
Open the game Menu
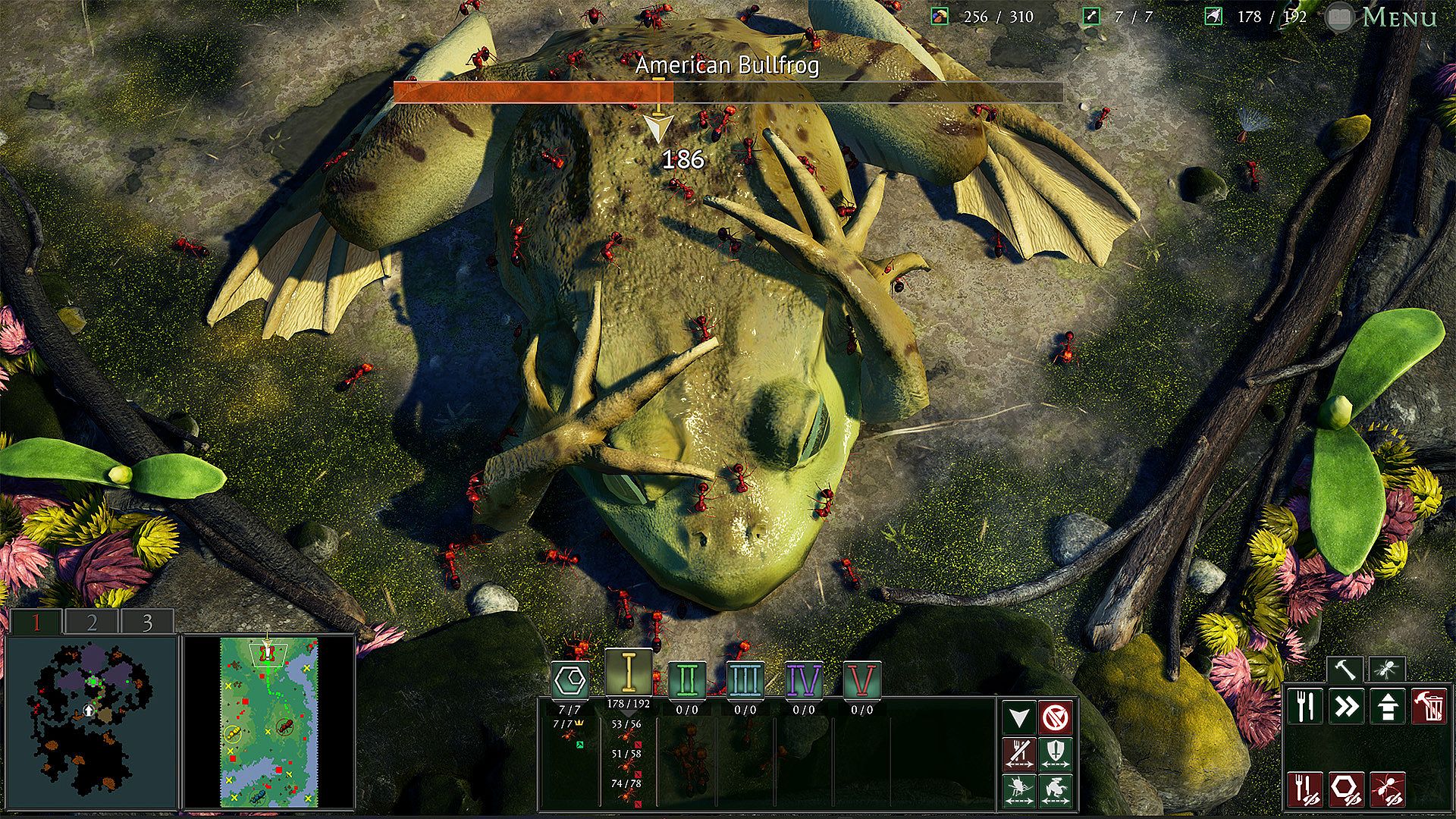(1398, 17)
